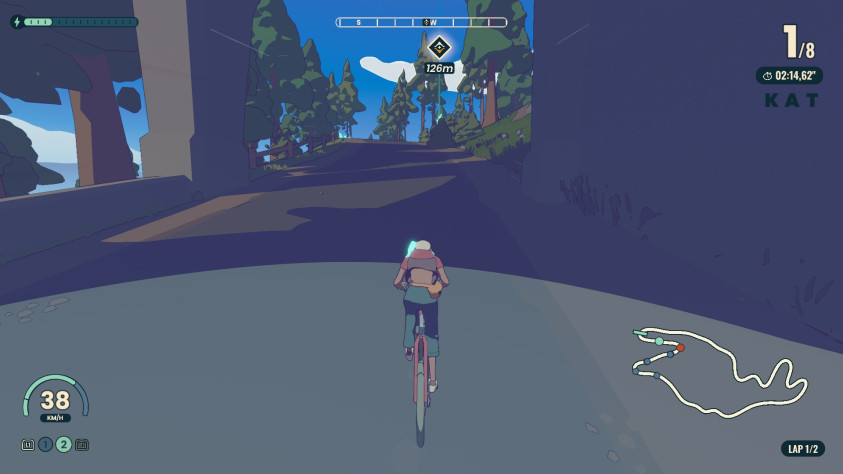
Task: Click the diamond checkpoint waypoint marker
Action: click(x=438, y=47)
